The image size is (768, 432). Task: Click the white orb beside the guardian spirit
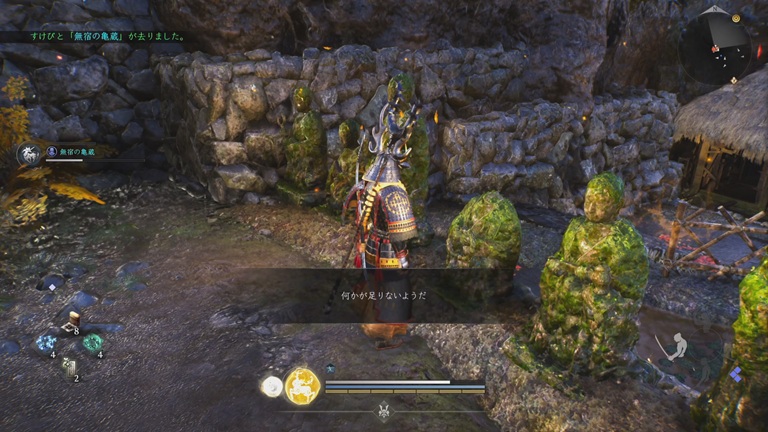pyautogui.click(x=271, y=386)
